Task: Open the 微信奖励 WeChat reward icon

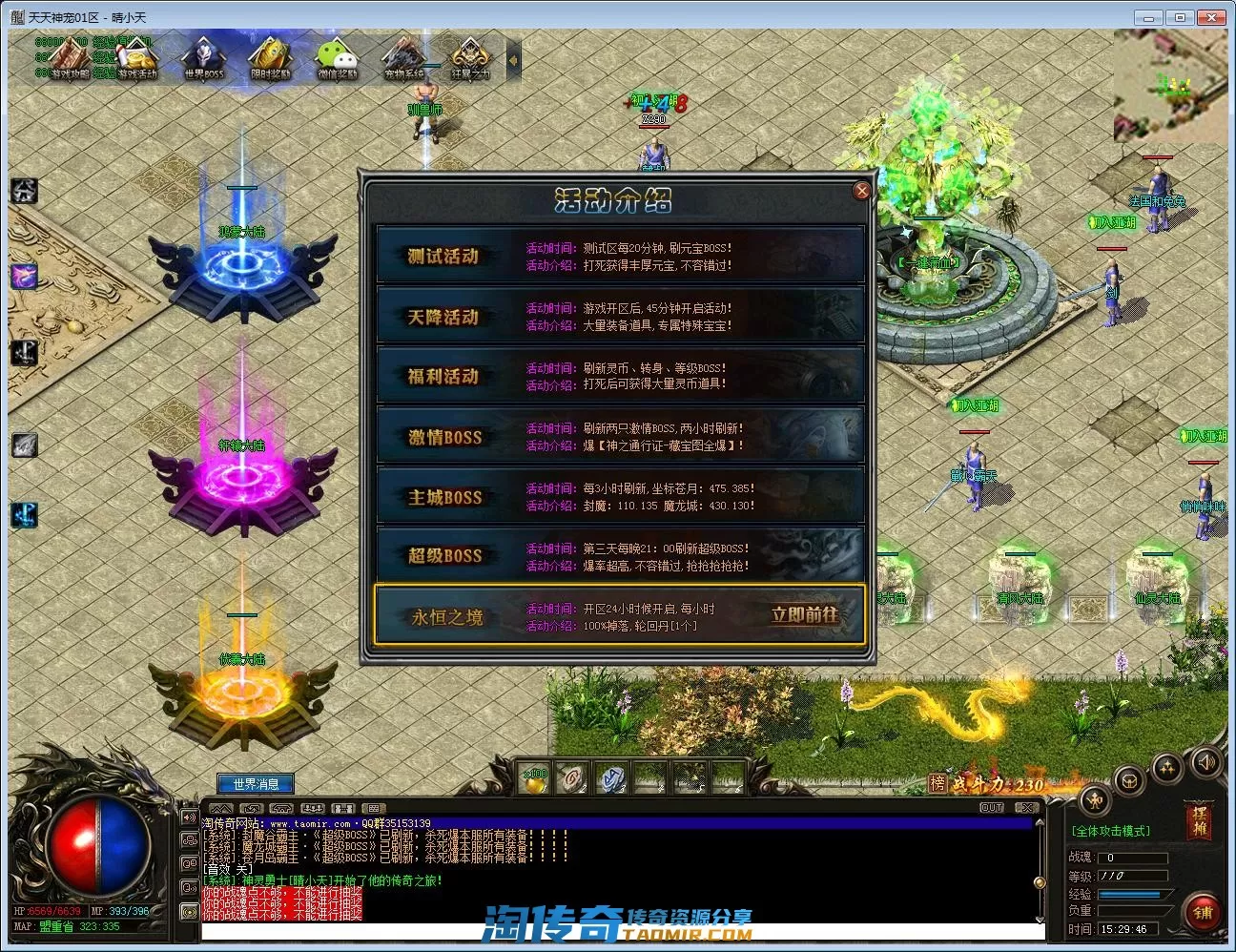Action: point(338,59)
